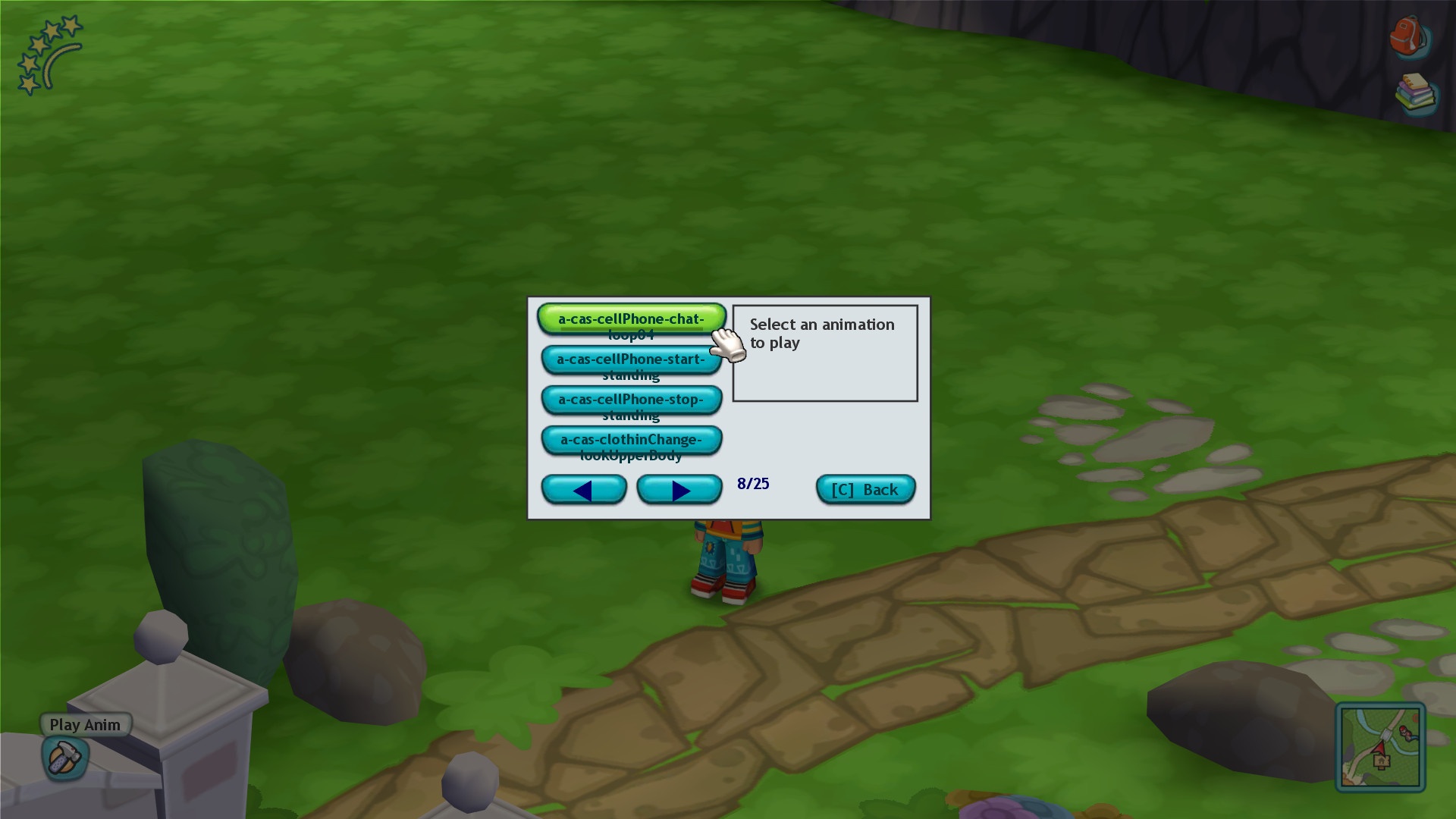Click the 8/25 page indicator
This screenshot has width=1456, height=819.
[x=753, y=483]
